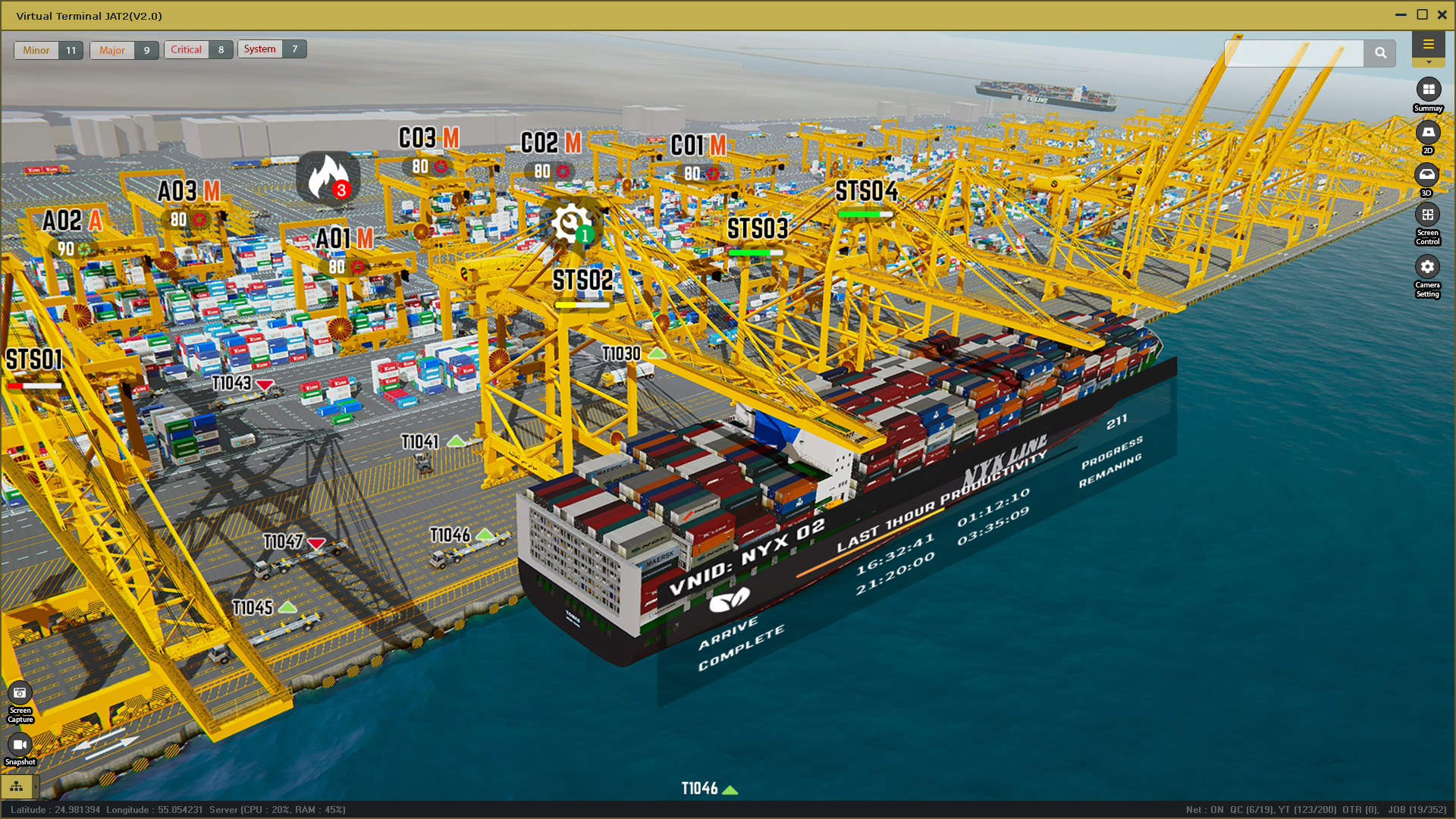Open the Minor alarms list

[36, 50]
